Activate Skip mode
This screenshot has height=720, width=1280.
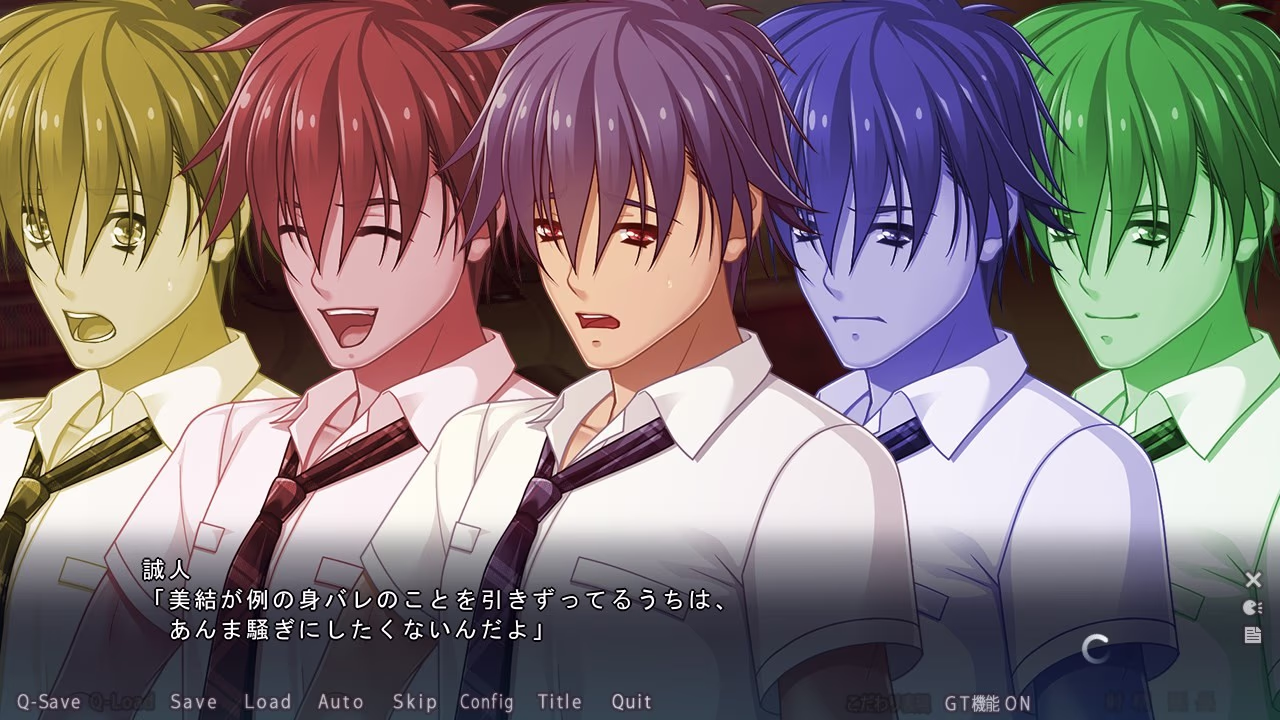pos(414,702)
